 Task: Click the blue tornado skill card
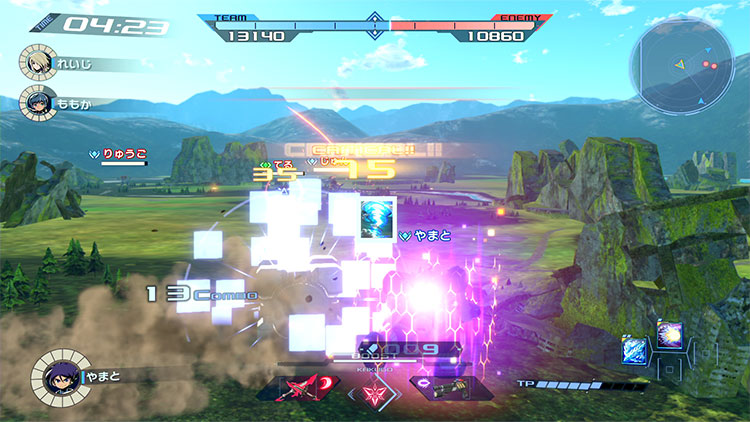pos(379,217)
